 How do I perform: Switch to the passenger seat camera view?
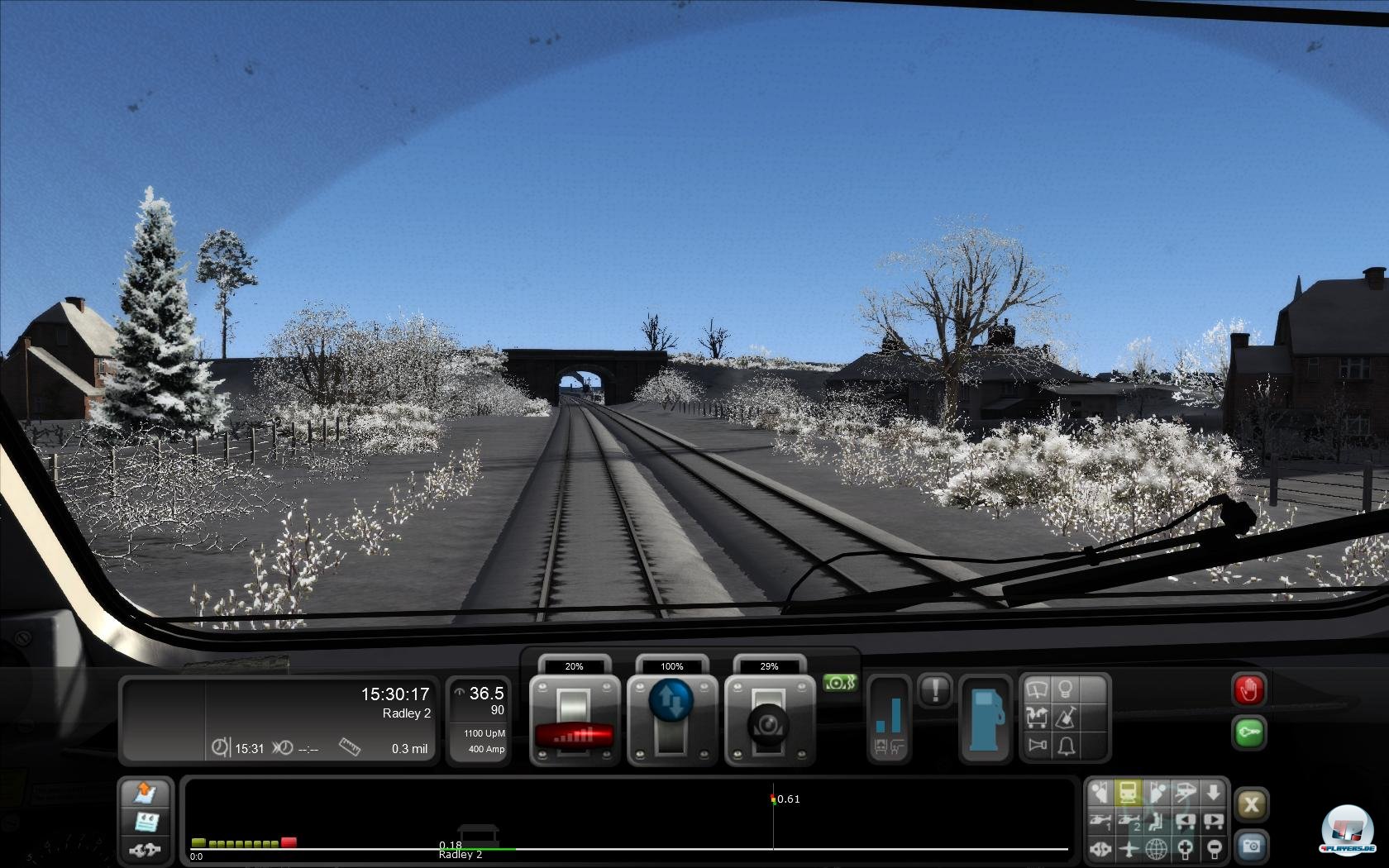pos(1157,823)
